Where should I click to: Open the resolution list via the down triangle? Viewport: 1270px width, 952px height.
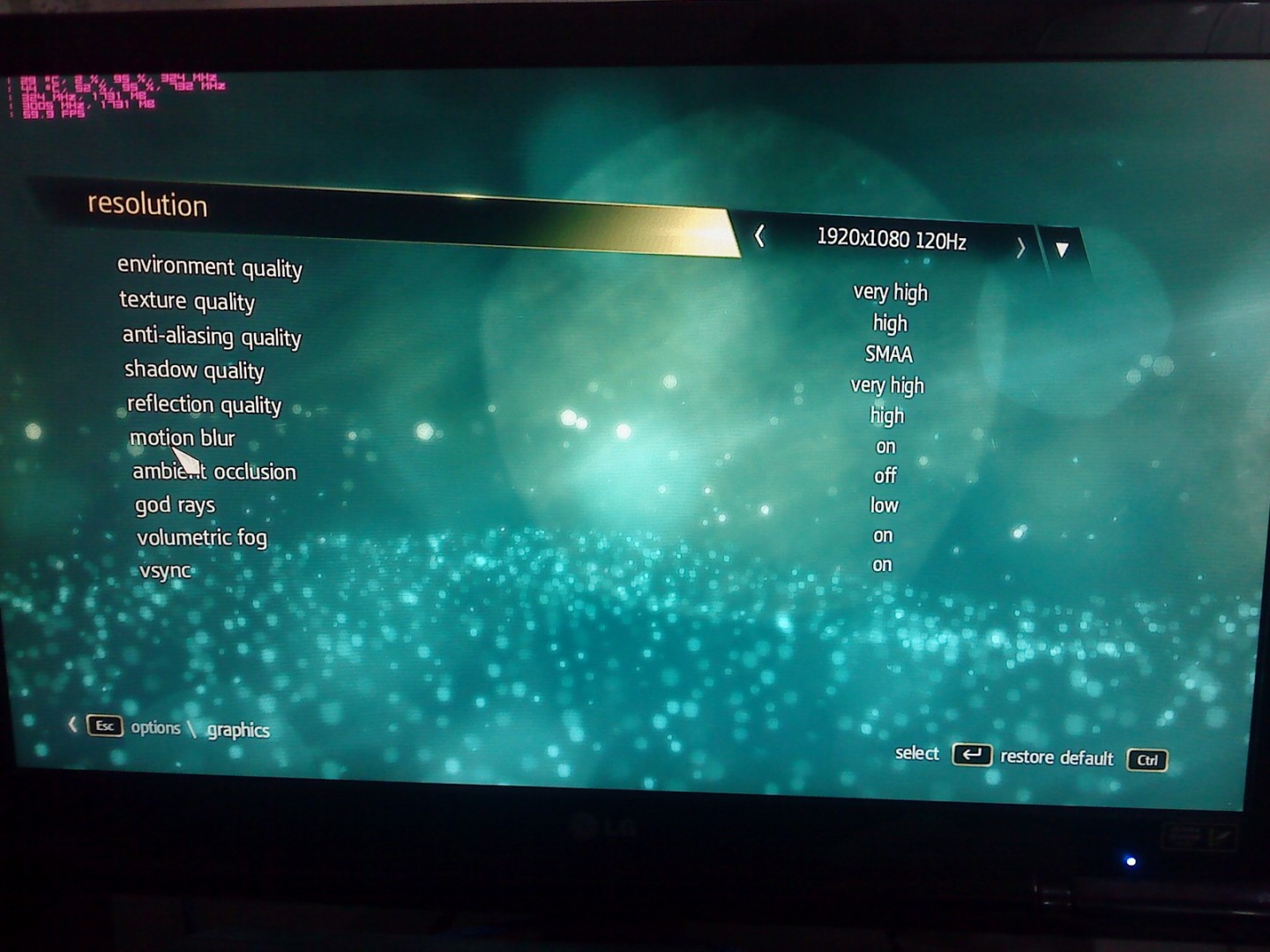tap(1063, 249)
